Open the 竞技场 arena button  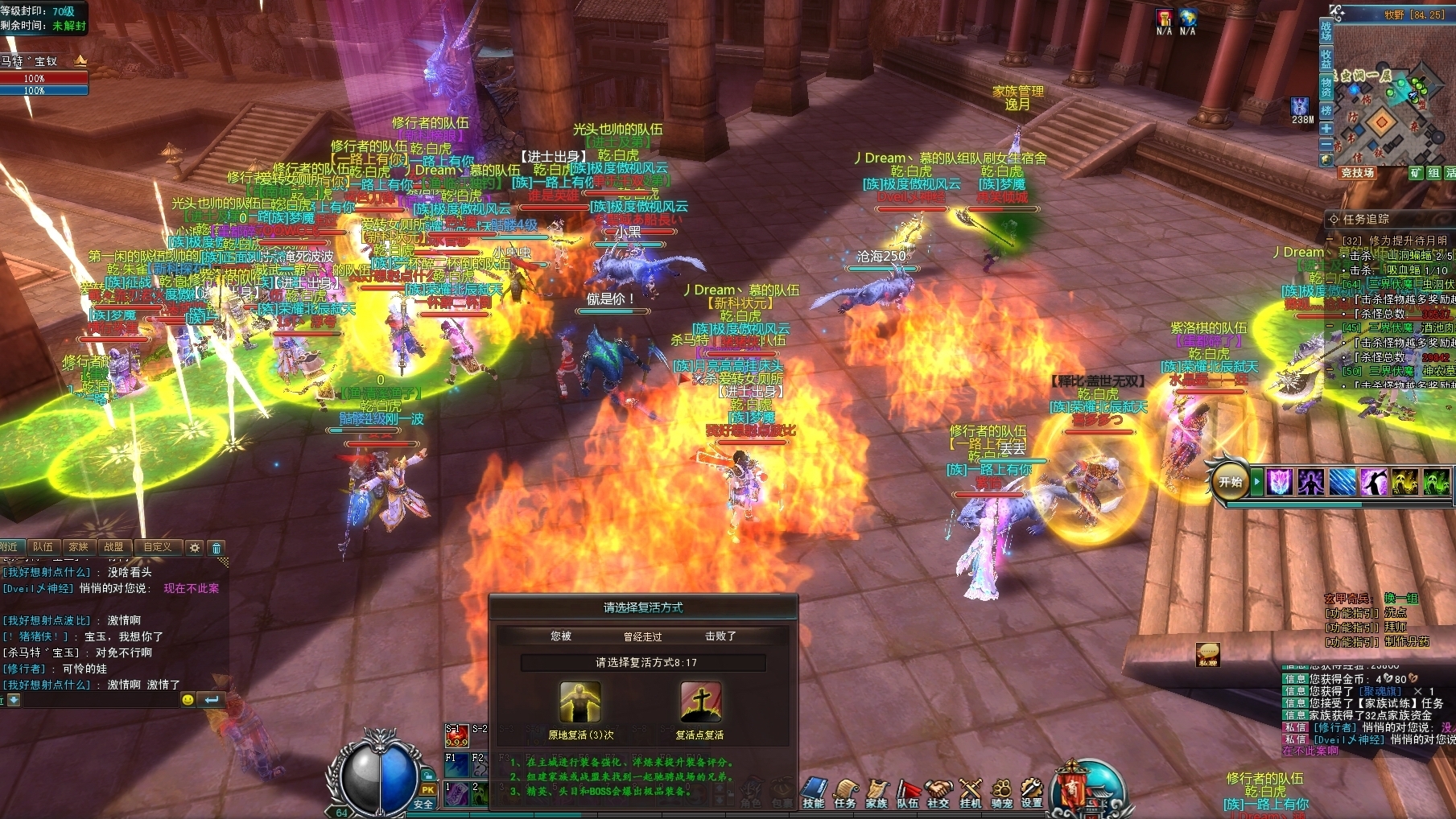click(x=1357, y=173)
